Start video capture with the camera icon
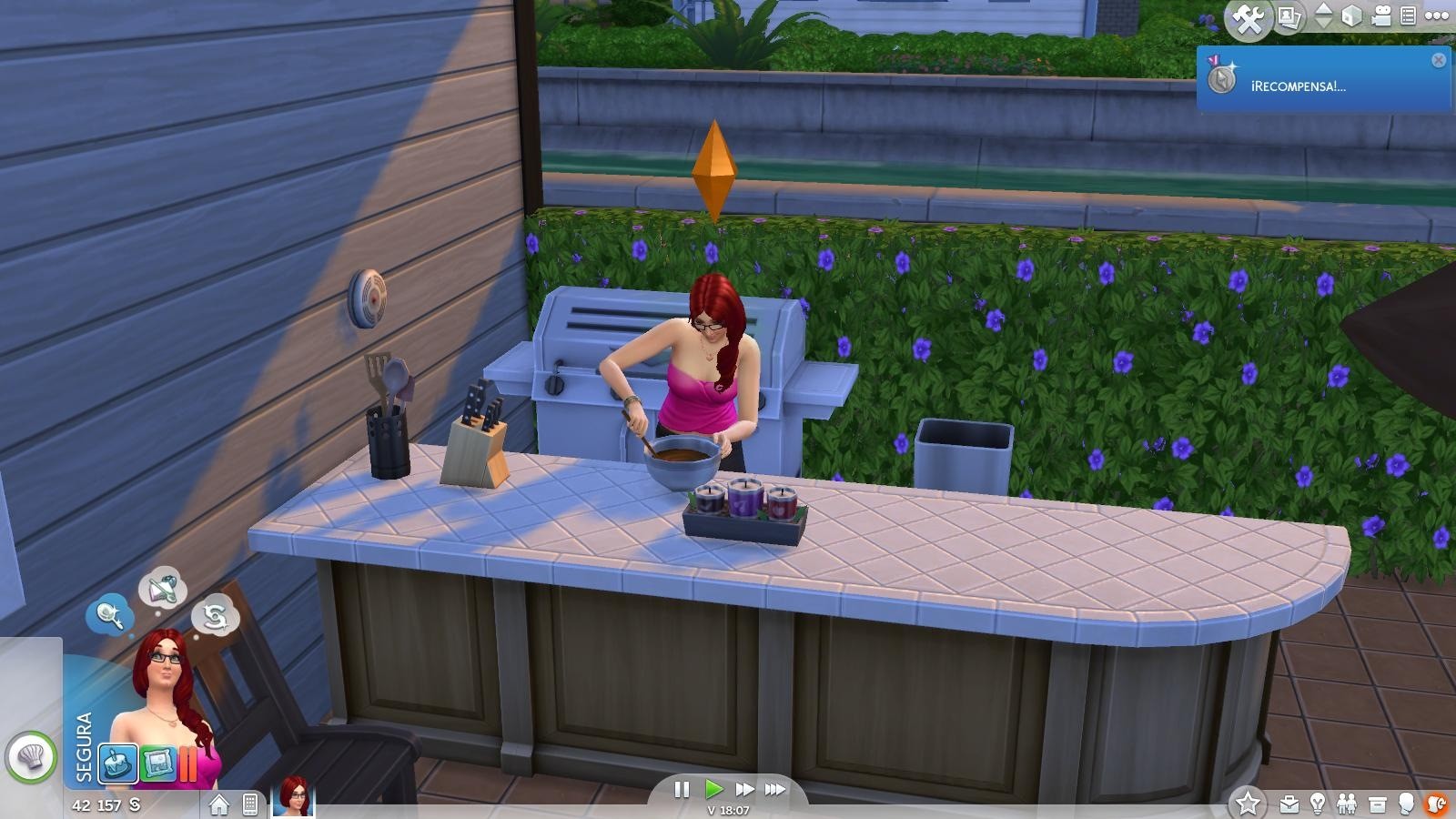The width and height of the screenshot is (1456, 819). point(1381,15)
